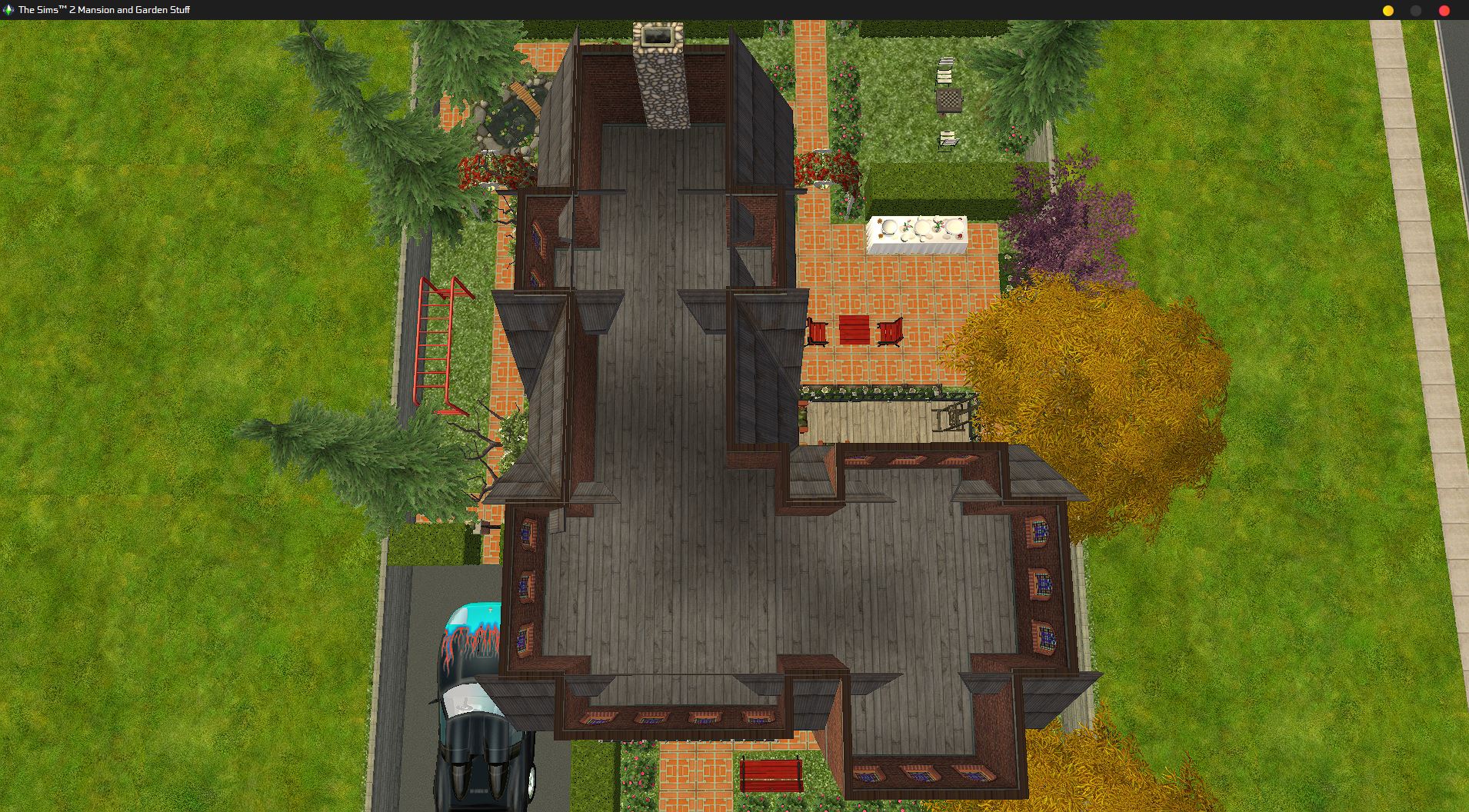Click the folding lawn chair above the chess table
1469x812 pixels.
[946, 72]
